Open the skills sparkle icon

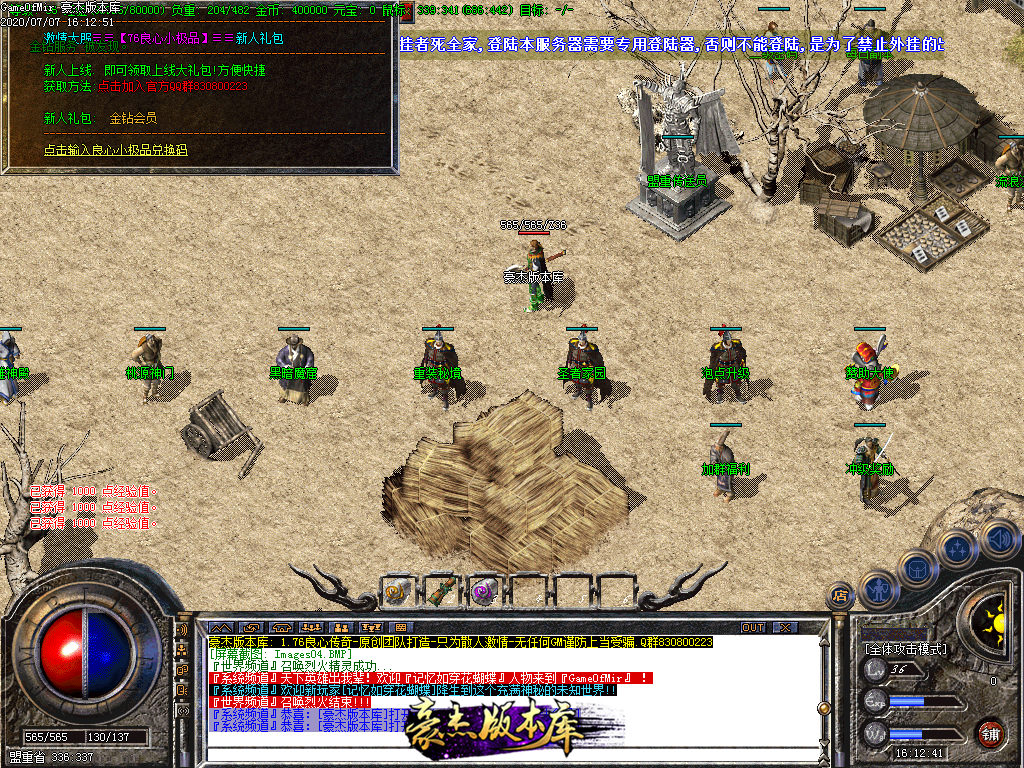pyautogui.click(x=957, y=548)
